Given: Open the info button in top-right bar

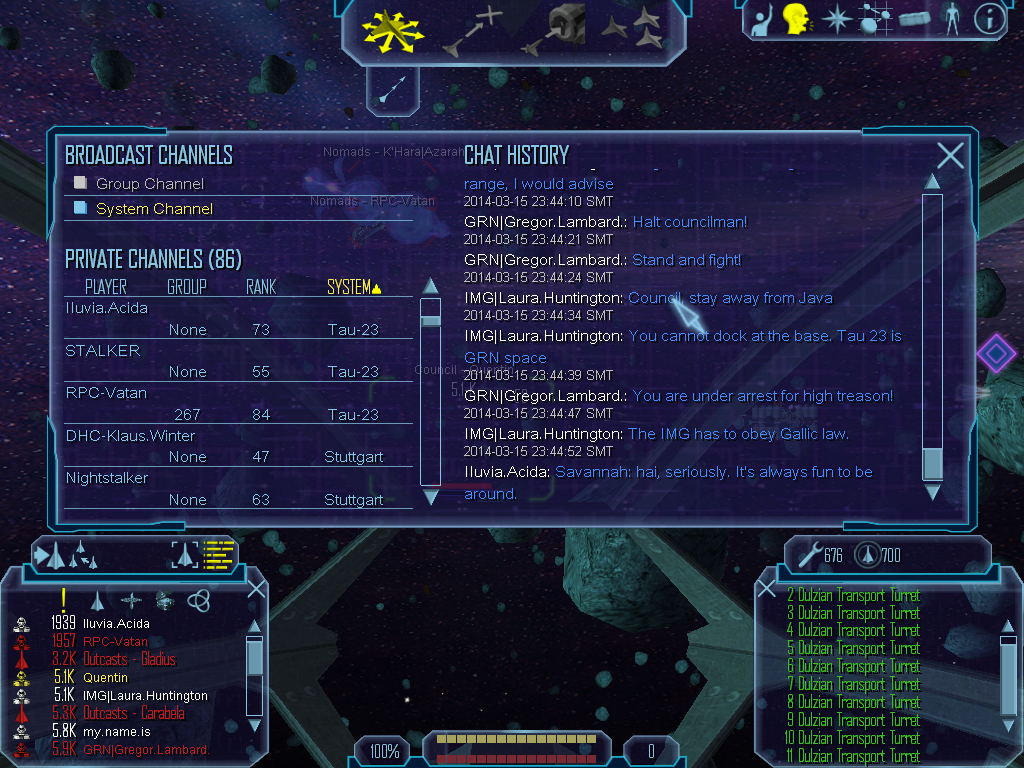Looking at the screenshot, I should tap(989, 19).
